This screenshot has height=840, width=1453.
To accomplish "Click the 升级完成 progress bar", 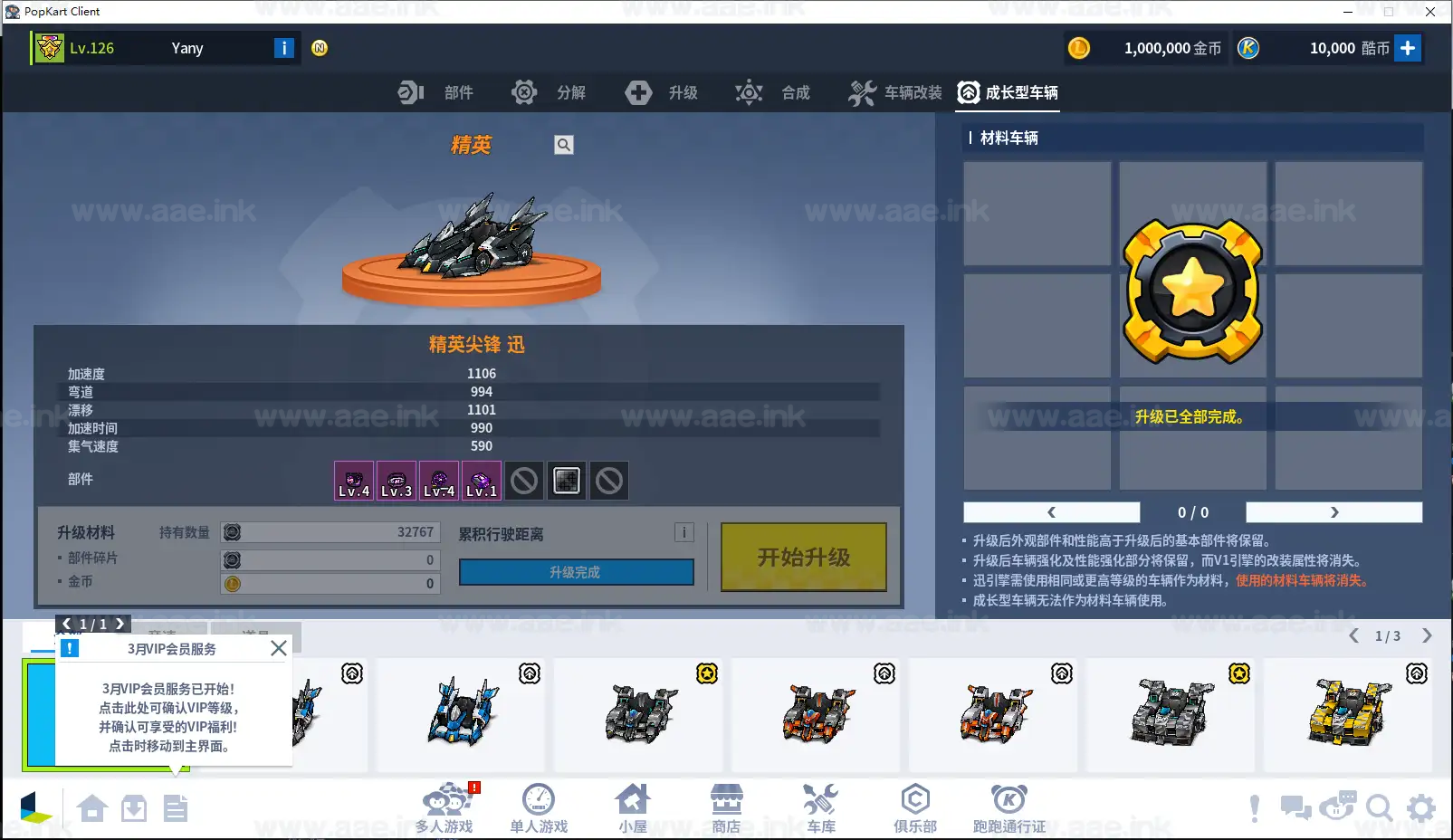I will click(576, 571).
